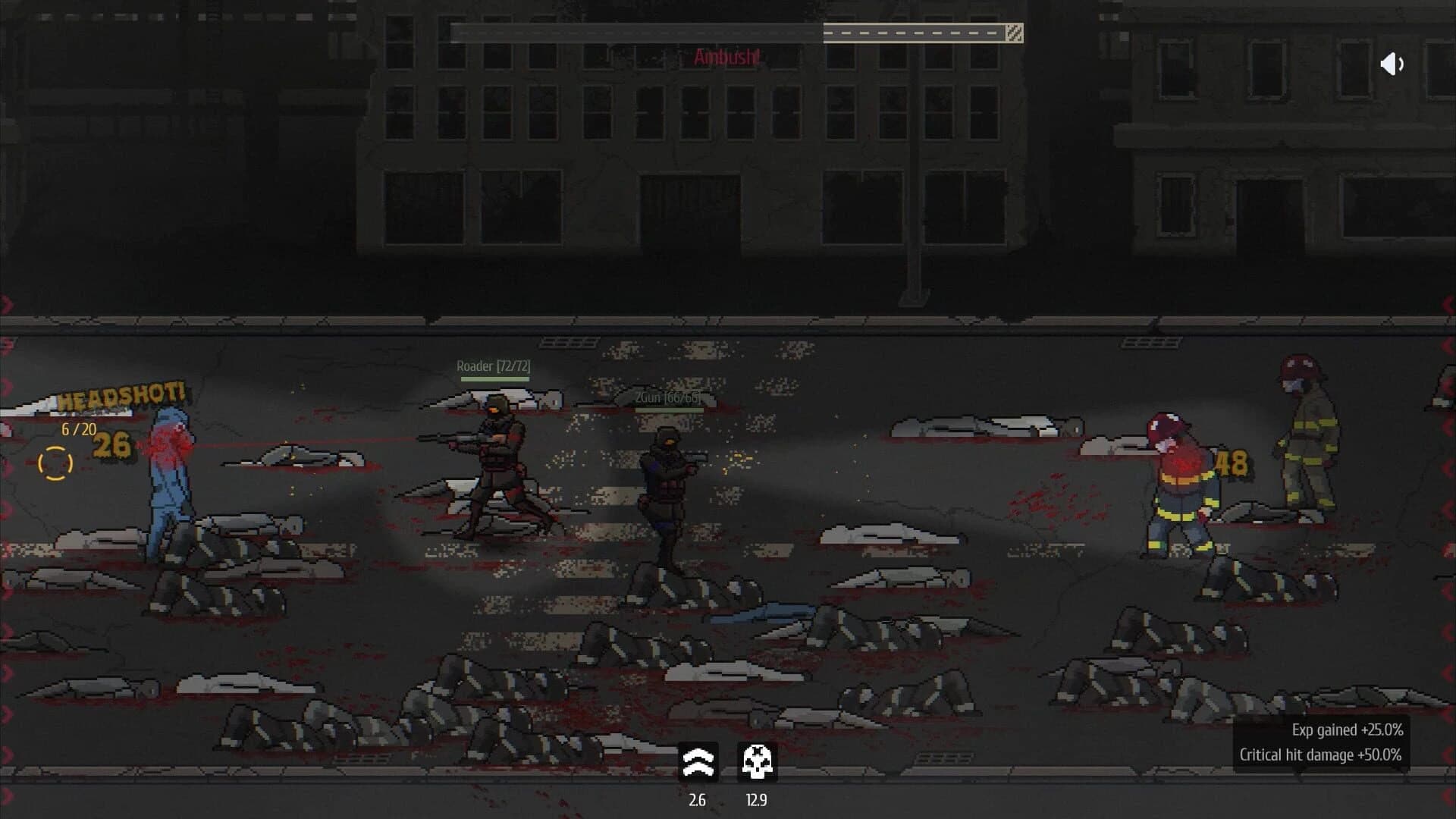The height and width of the screenshot is (819, 1456).
Task: Mute the game audio via the speaker icon
Action: coord(1393,64)
